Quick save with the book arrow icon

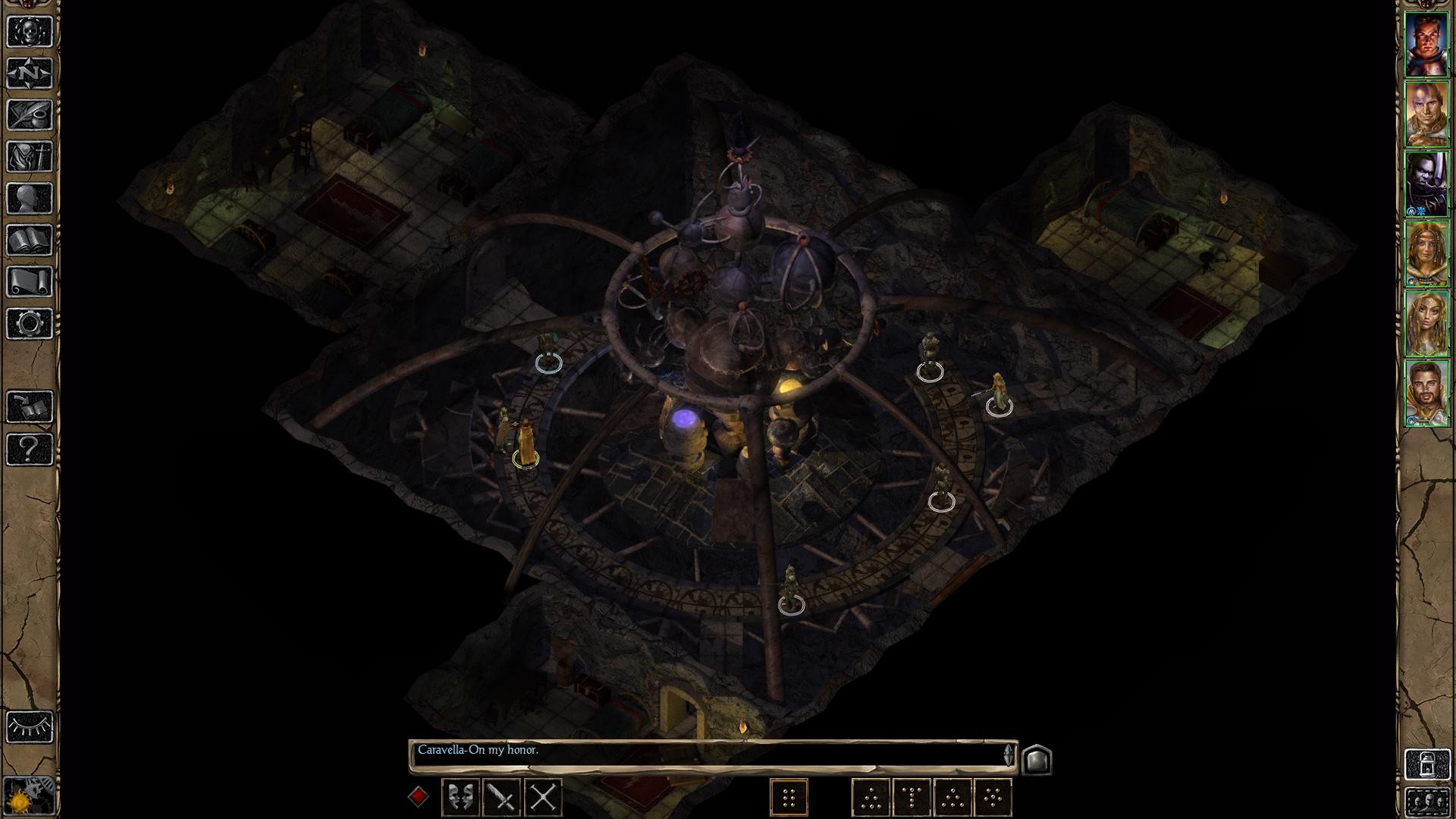tap(30, 407)
